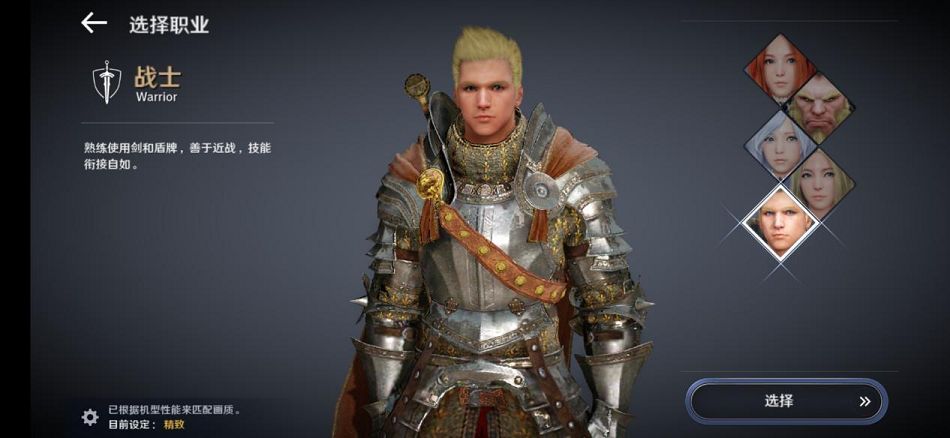Select the blonde long-haired woman class portrait
This screenshot has height=438, width=950.
[820, 184]
